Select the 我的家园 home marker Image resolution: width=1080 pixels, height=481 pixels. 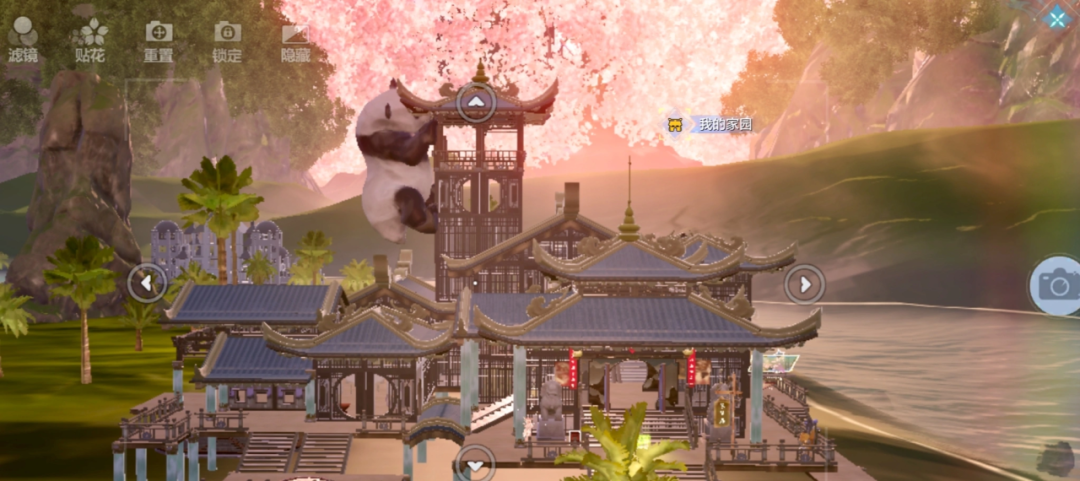pyautogui.click(x=711, y=125)
